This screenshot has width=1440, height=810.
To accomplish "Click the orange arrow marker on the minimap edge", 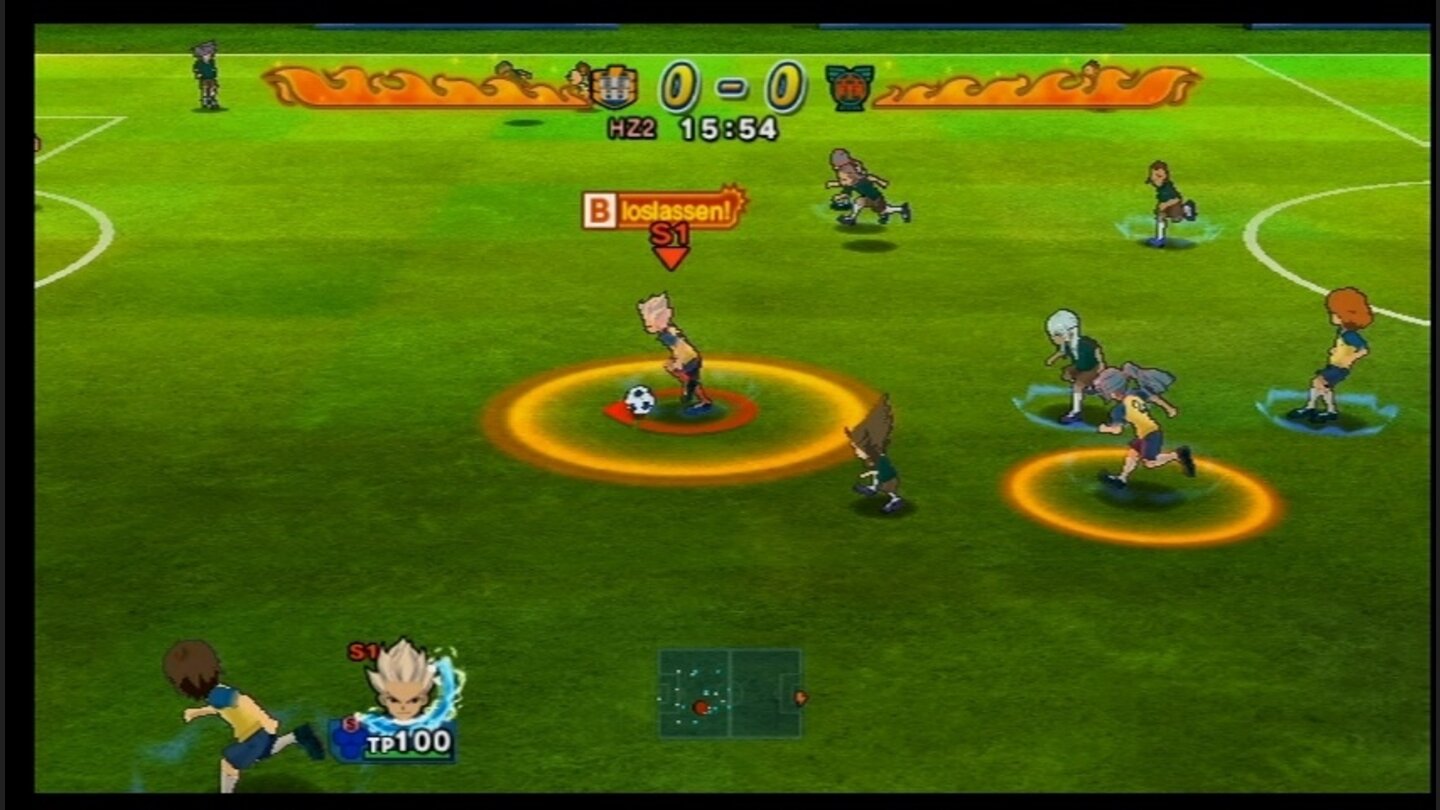I will (801, 698).
